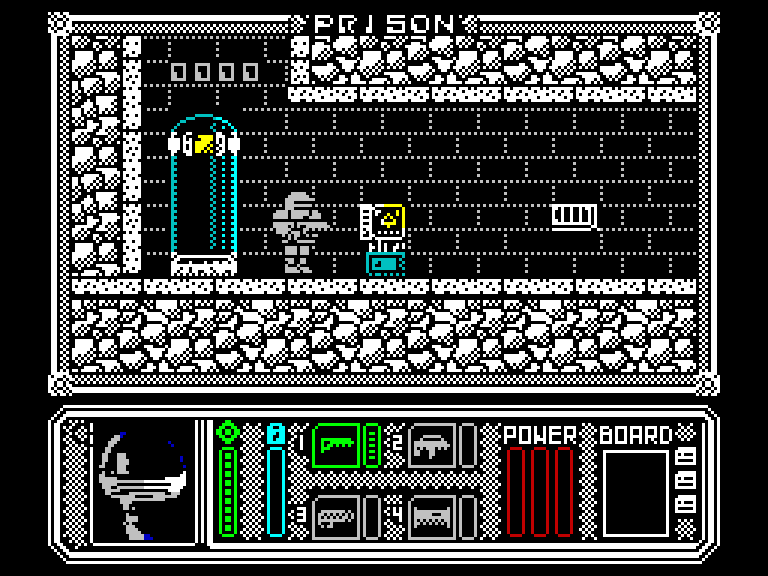Choose the weapon in slot 3
Viewport: 768px width, 576px height.
pyautogui.click(x=336, y=516)
